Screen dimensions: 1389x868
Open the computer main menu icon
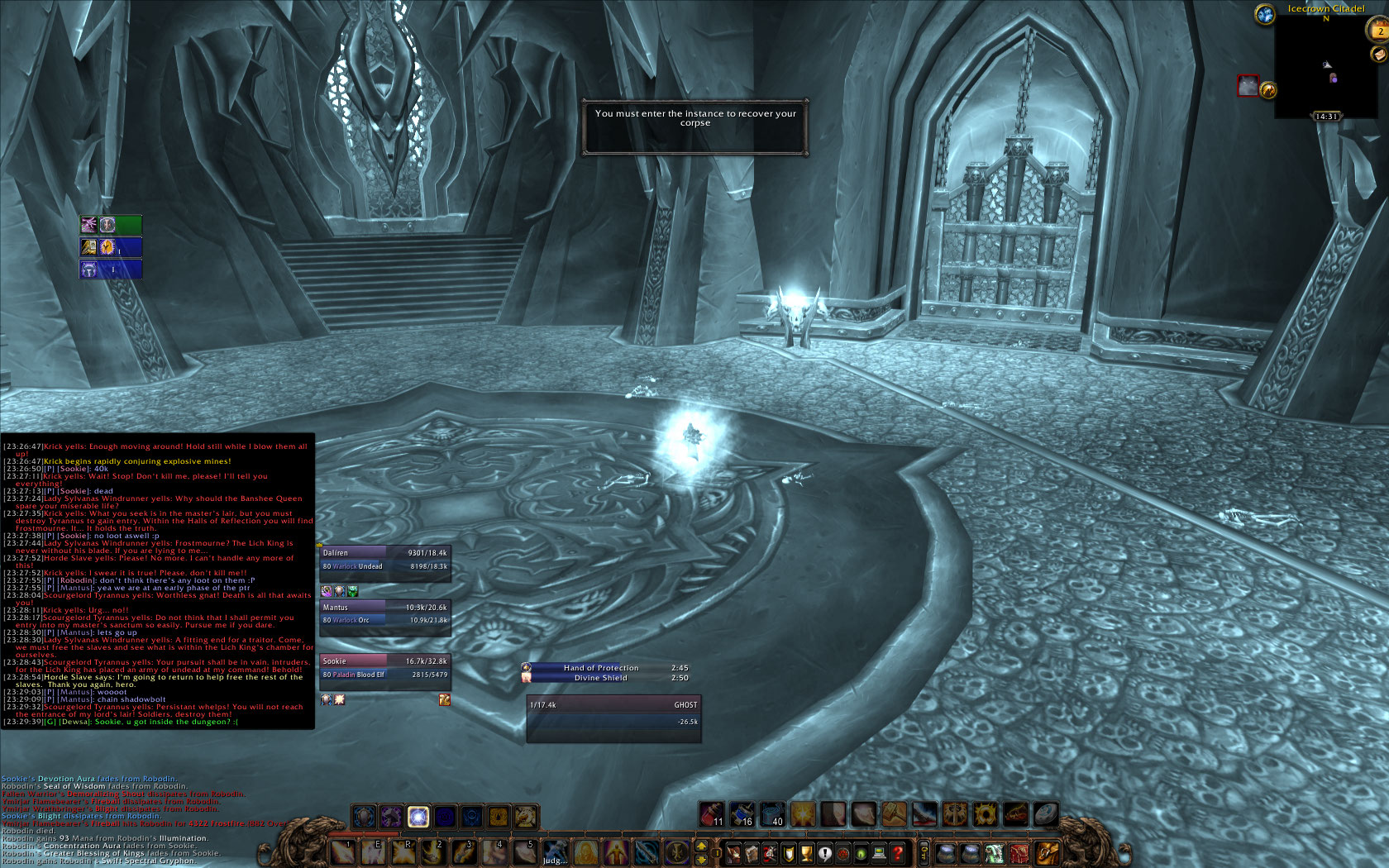879,852
